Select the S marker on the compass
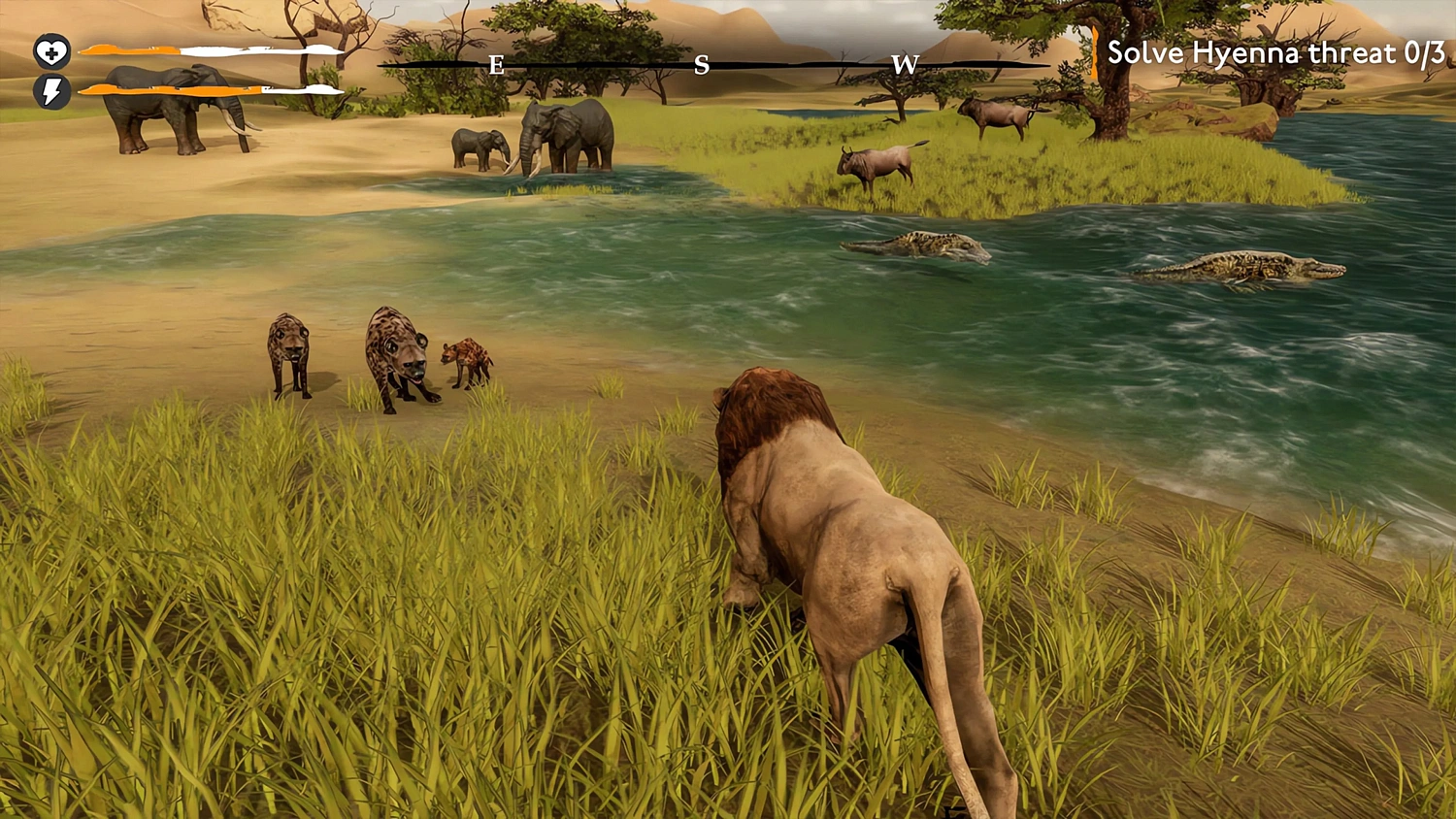Screen dimensions: 1456x819 [x=702, y=65]
